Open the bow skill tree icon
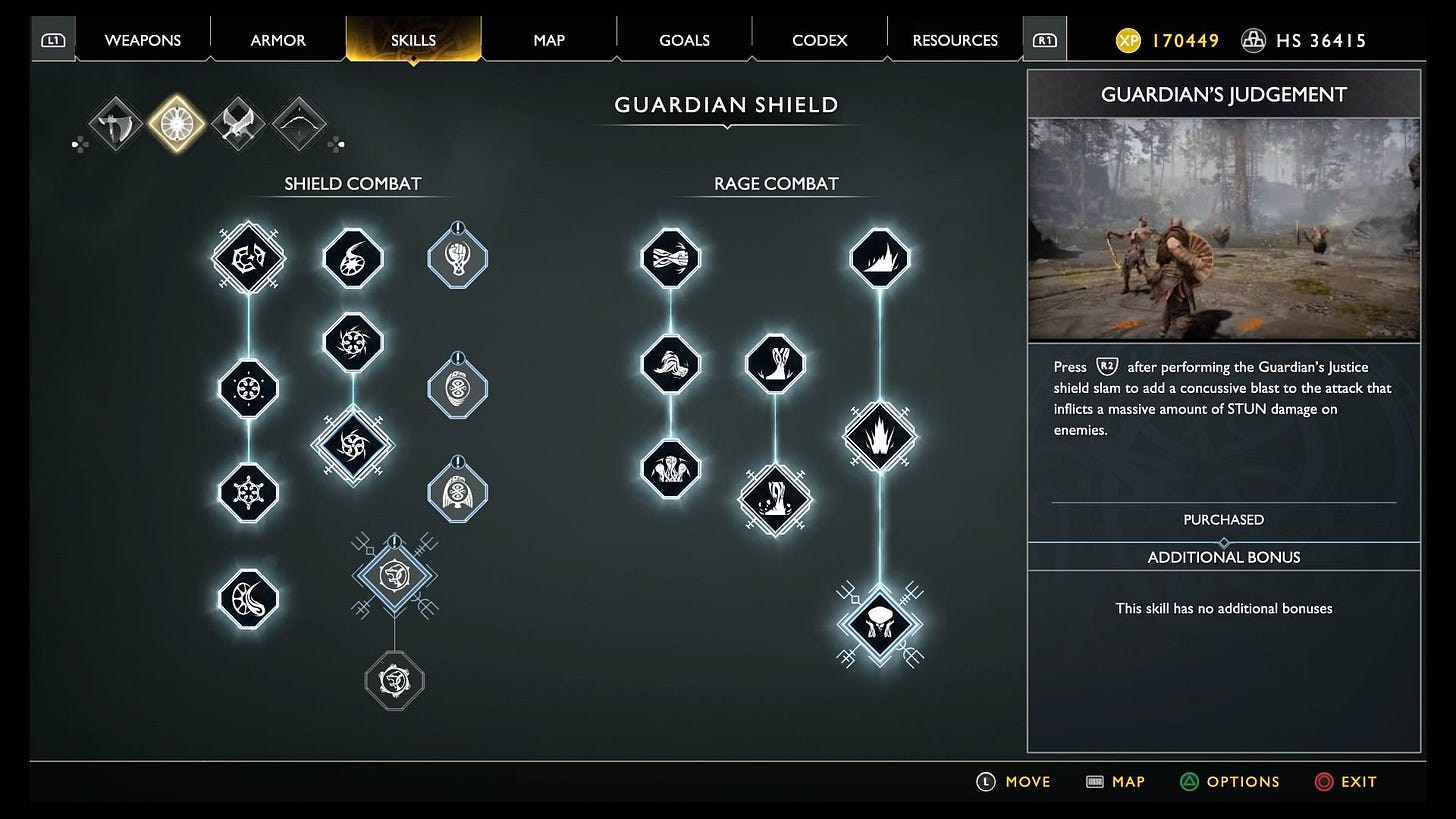The image size is (1456, 819). [x=299, y=124]
